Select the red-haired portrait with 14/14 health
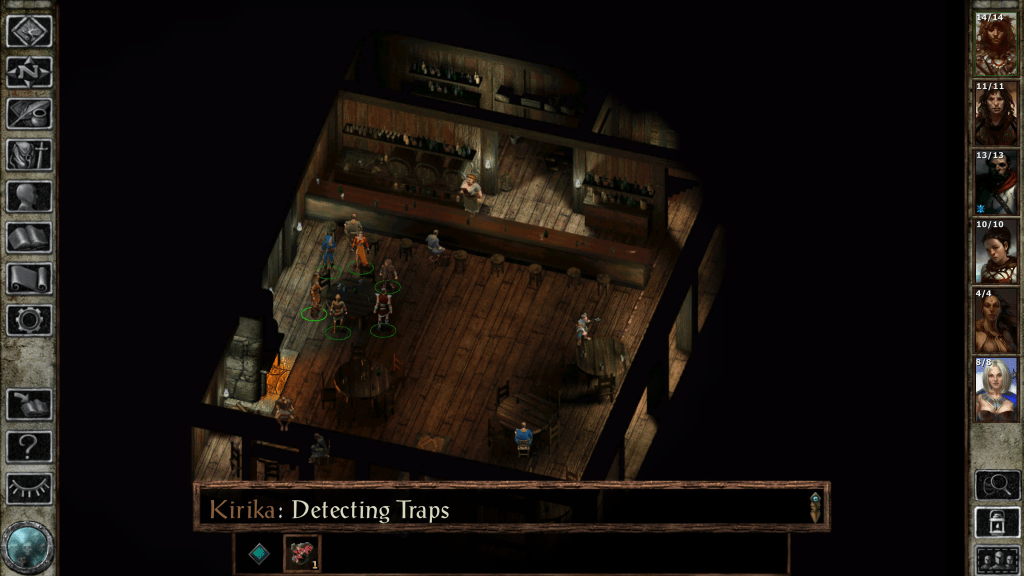 click(996, 43)
